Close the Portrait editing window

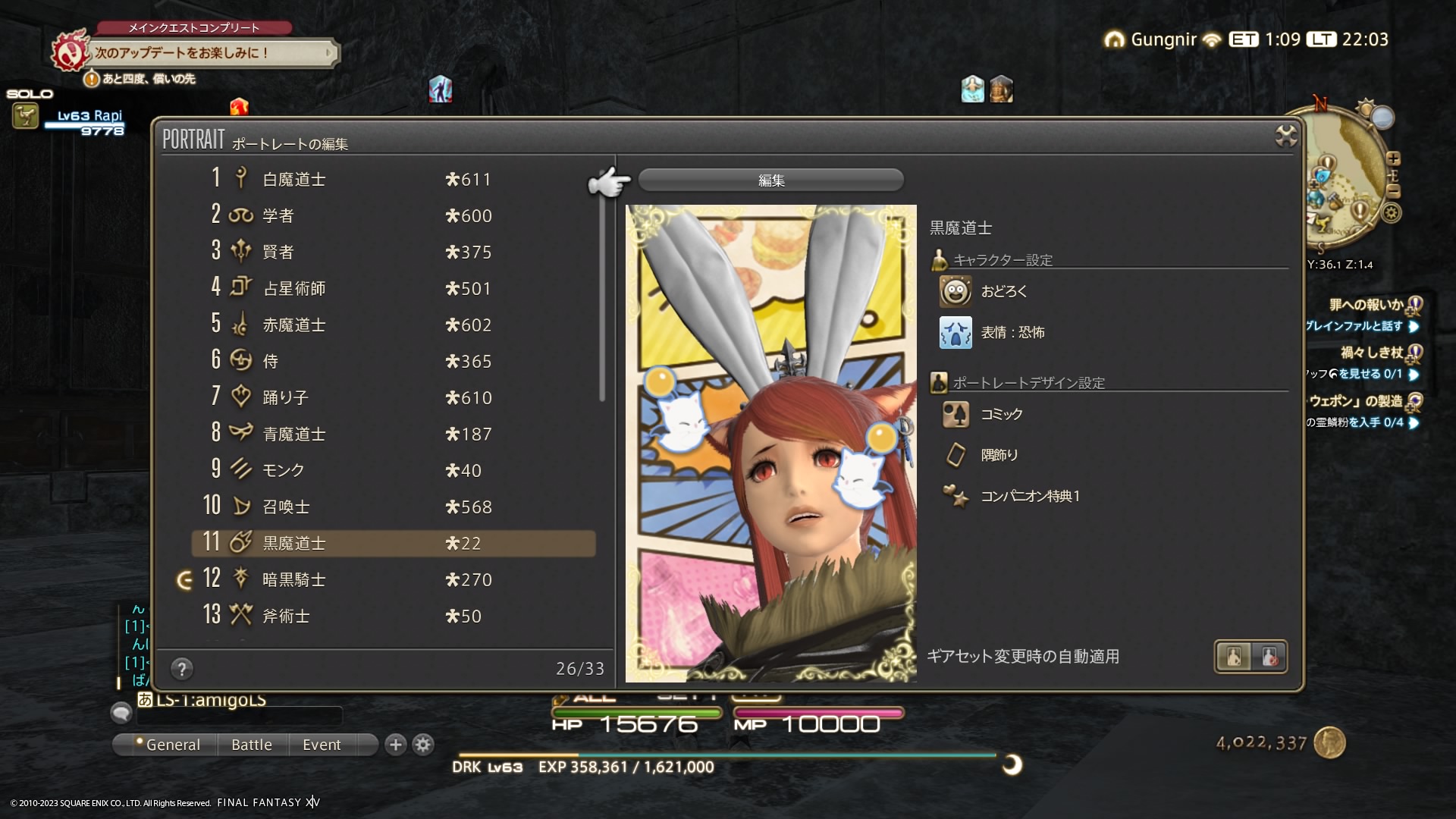click(x=1286, y=136)
